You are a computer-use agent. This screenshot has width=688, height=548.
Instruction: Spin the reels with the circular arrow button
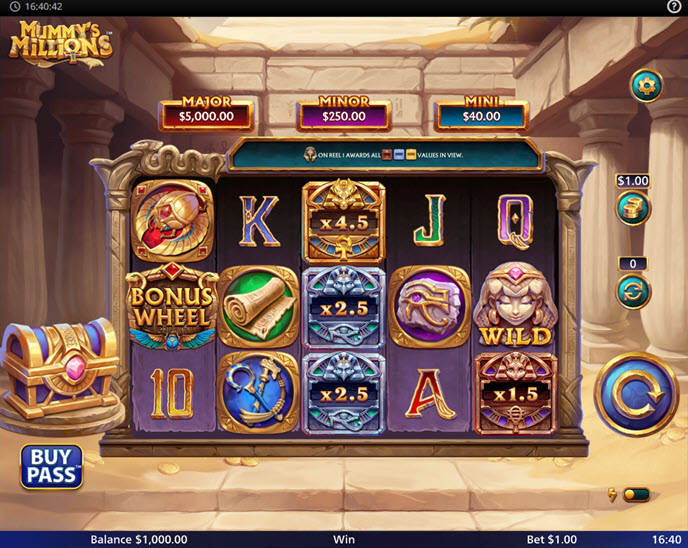tap(636, 395)
